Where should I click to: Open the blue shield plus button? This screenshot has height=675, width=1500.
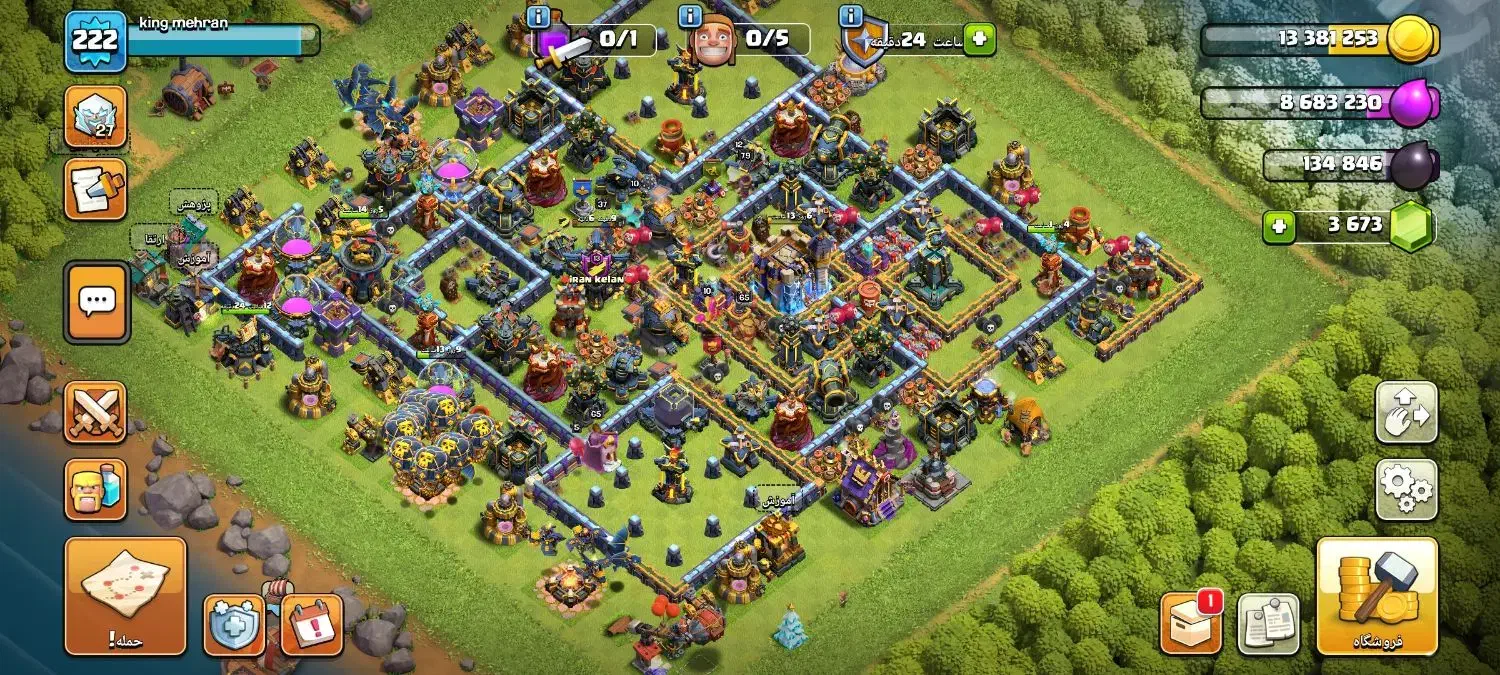(235, 625)
